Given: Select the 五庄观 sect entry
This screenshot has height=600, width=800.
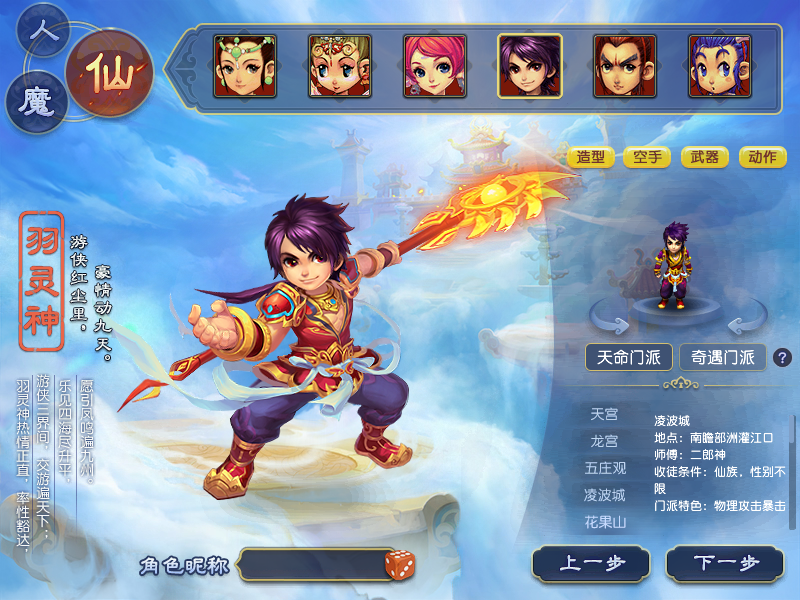Looking at the screenshot, I should [x=604, y=468].
